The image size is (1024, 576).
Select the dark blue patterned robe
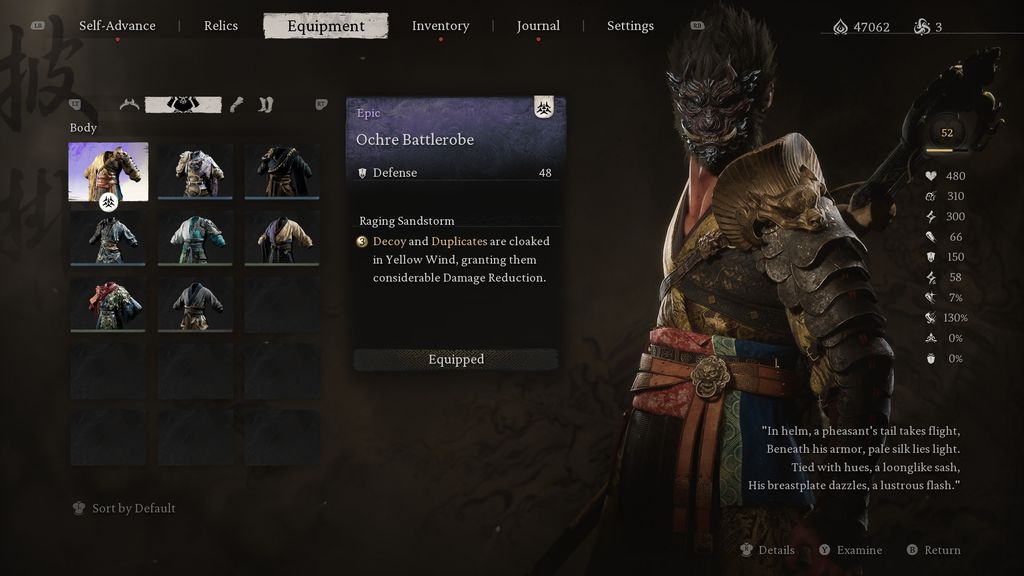point(108,237)
